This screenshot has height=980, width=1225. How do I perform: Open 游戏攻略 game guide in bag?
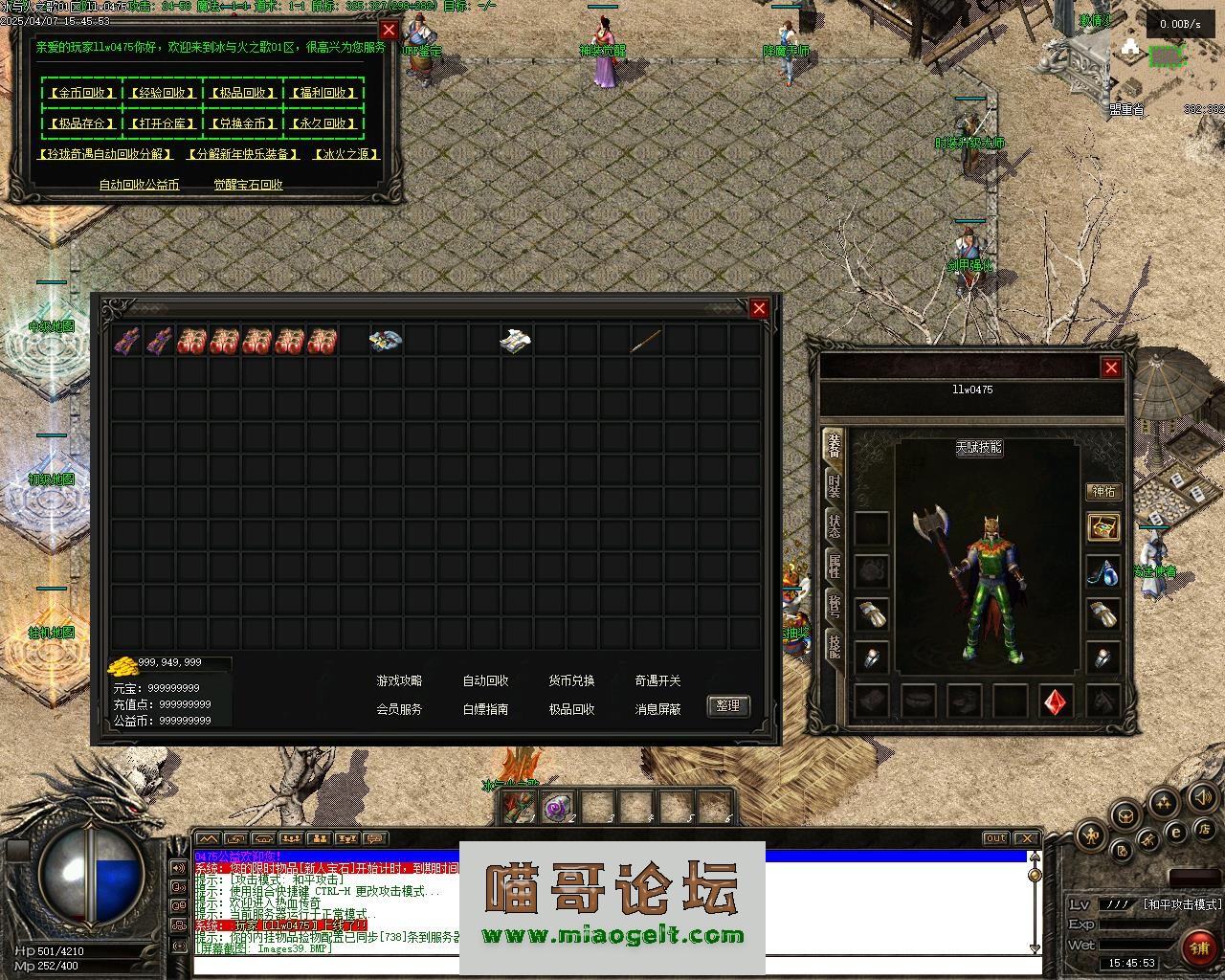[x=399, y=680]
